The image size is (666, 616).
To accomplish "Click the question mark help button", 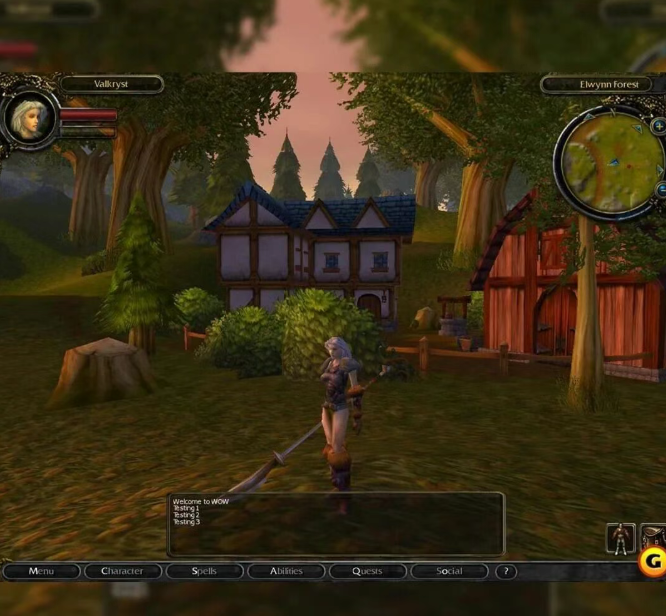I will tap(506, 571).
